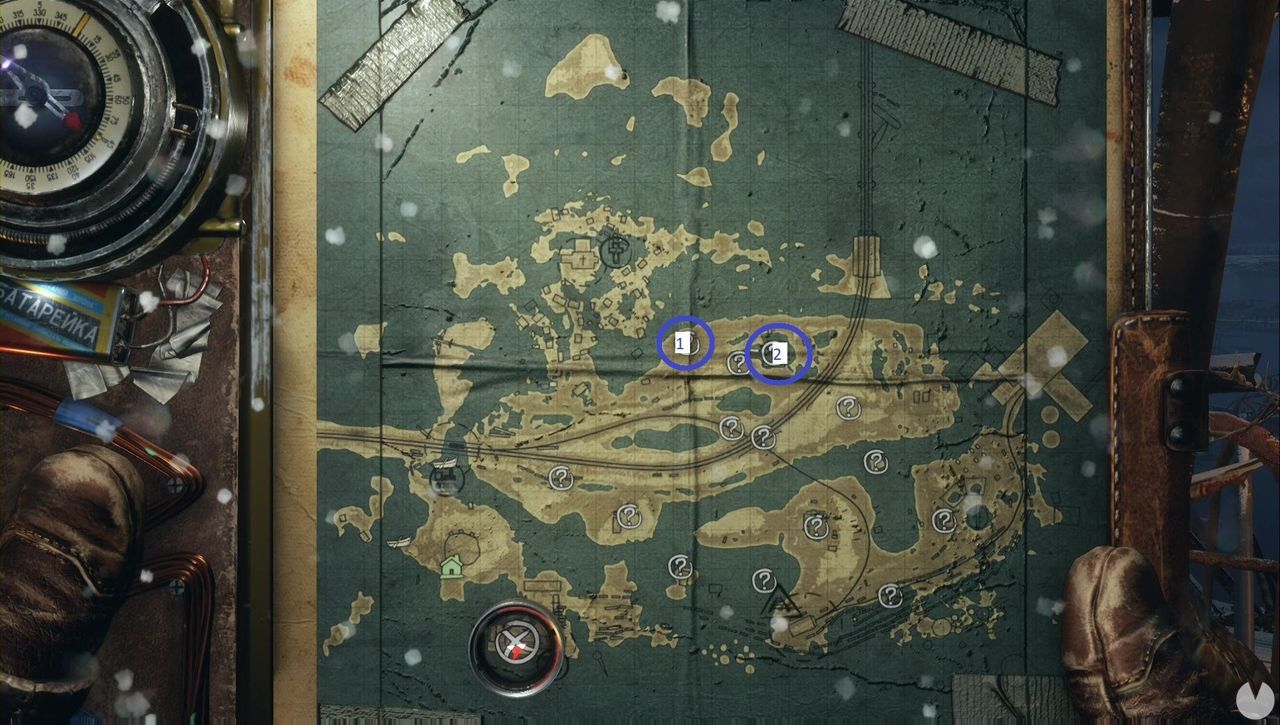Open the green safe house marker
This screenshot has width=1280, height=725.
[x=451, y=566]
